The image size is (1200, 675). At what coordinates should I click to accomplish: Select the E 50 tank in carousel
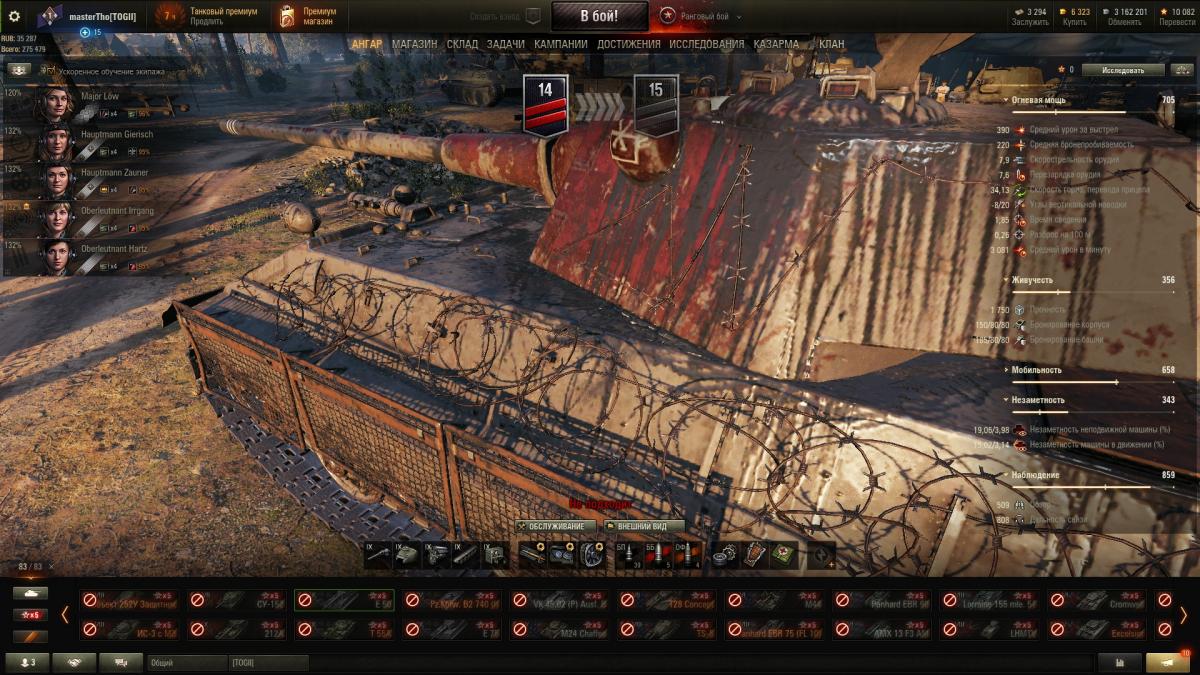coord(344,600)
